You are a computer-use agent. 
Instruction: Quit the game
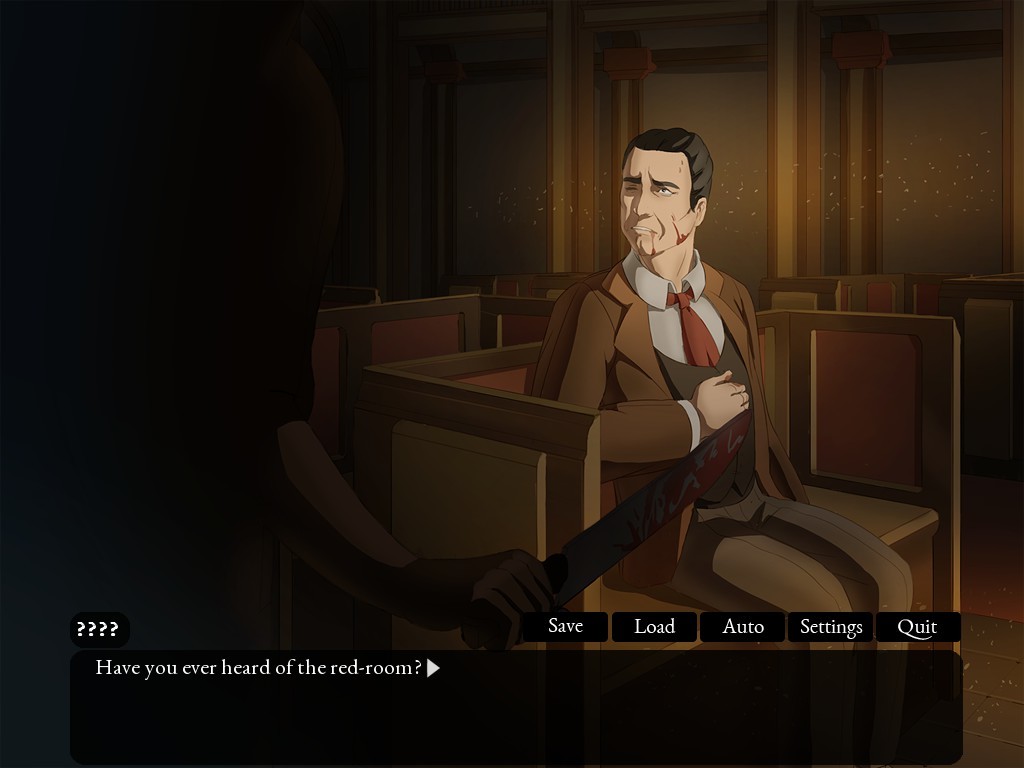click(917, 627)
